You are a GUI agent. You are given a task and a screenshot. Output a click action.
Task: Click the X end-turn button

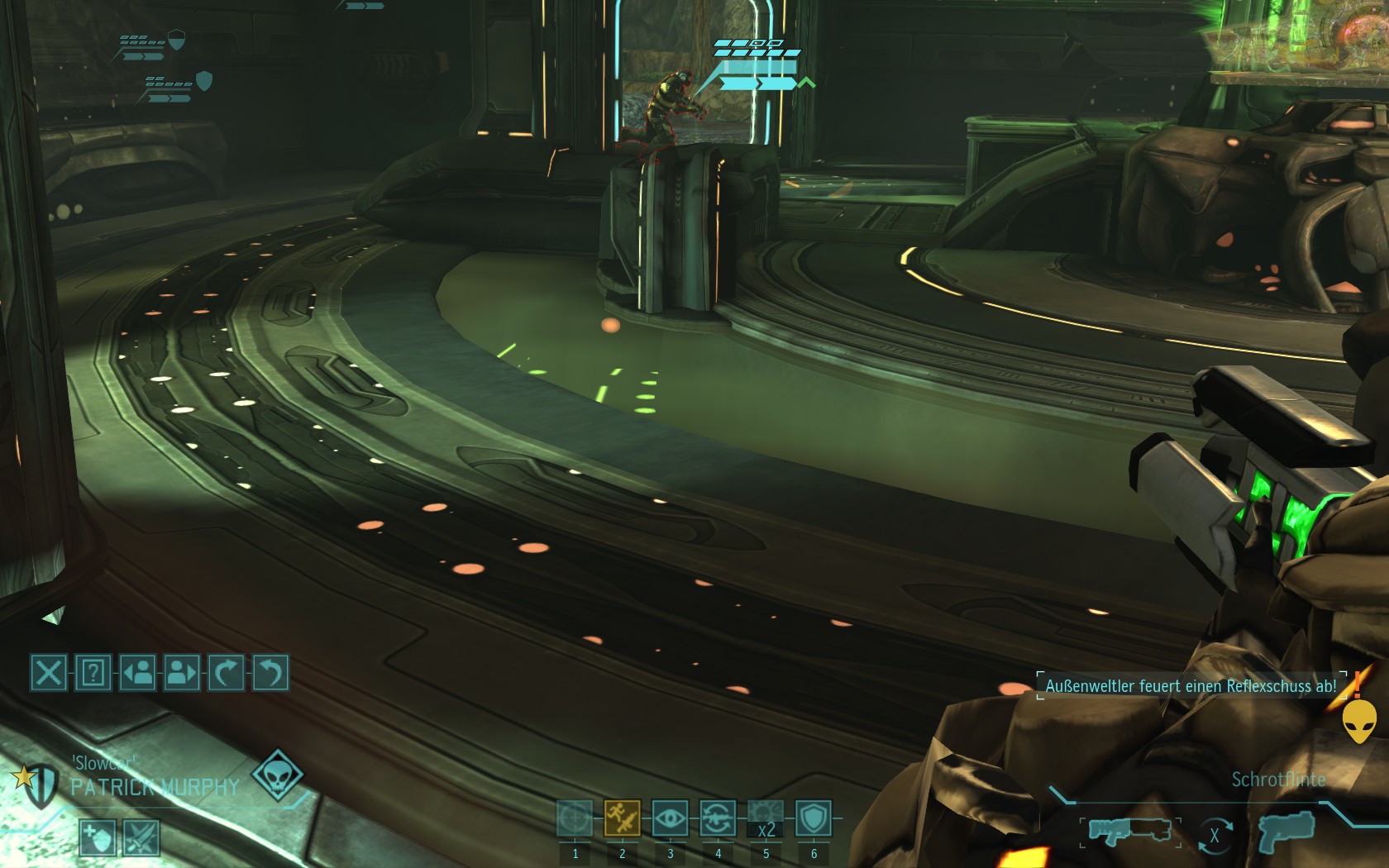(x=49, y=673)
